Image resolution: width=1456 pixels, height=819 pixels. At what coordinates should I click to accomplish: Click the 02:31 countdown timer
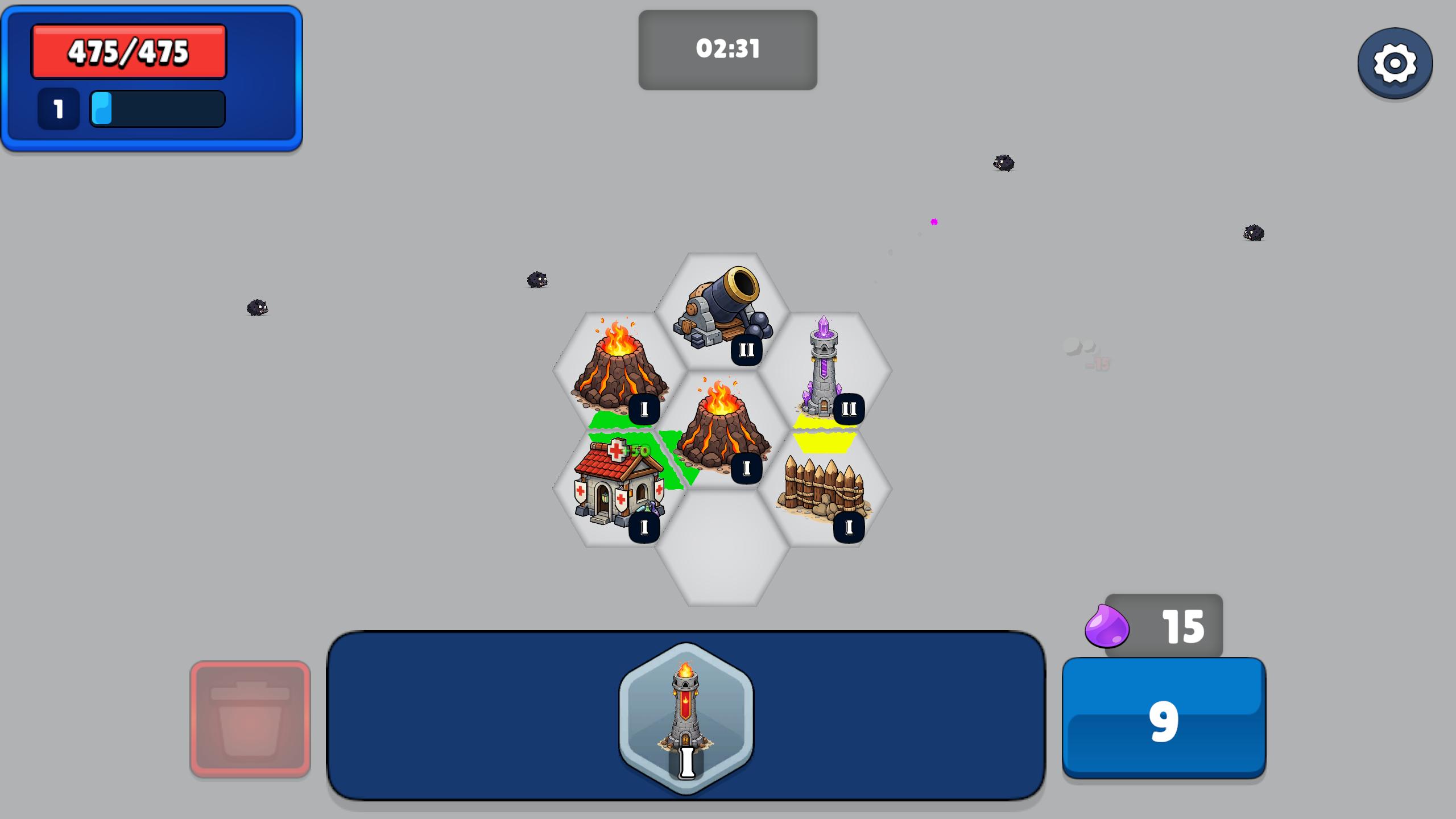point(728,49)
